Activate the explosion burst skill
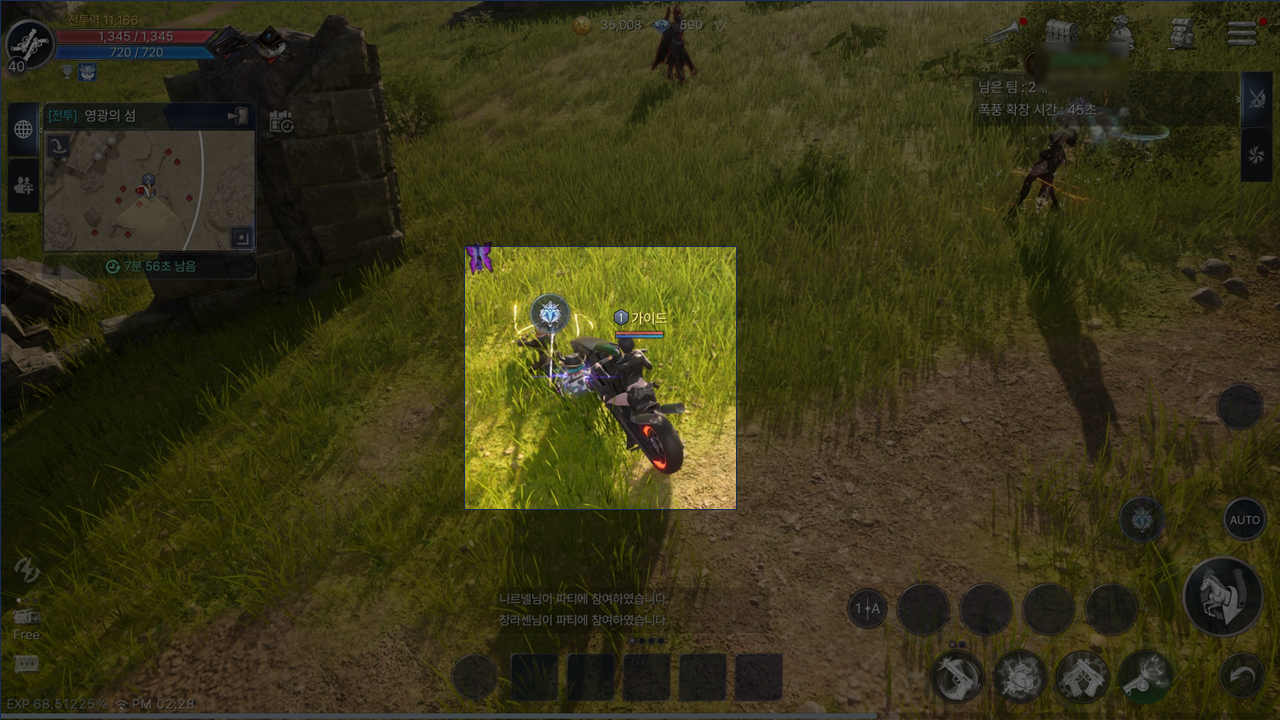1280x720 pixels. (x=1020, y=677)
